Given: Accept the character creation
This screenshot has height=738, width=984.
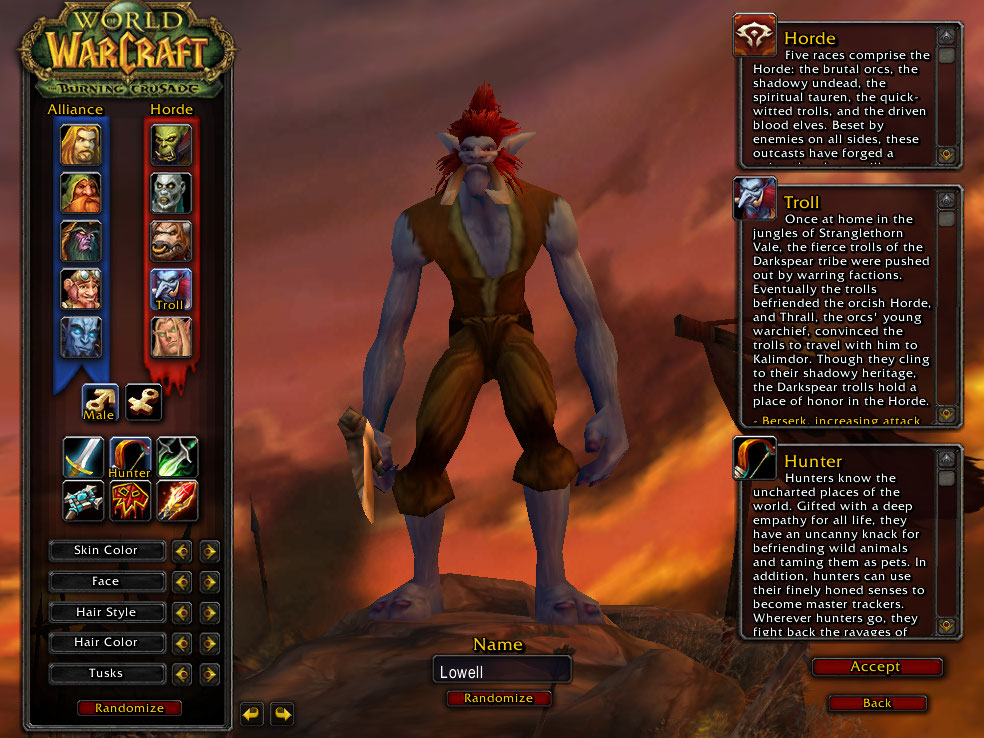Looking at the screenshot, I should click(876, 667).
